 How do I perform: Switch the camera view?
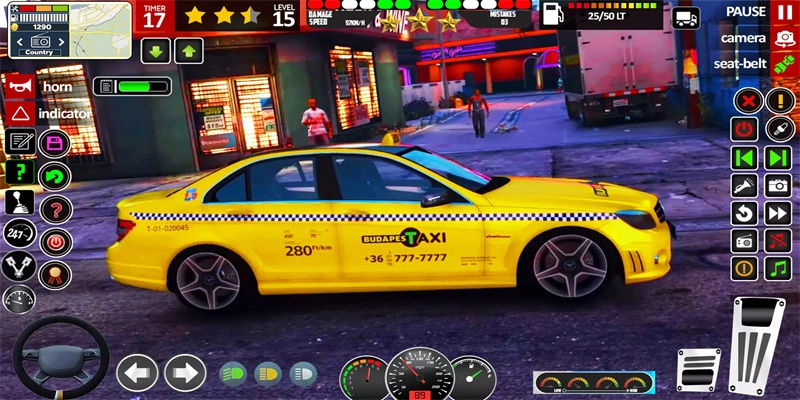tap(783, 38)
